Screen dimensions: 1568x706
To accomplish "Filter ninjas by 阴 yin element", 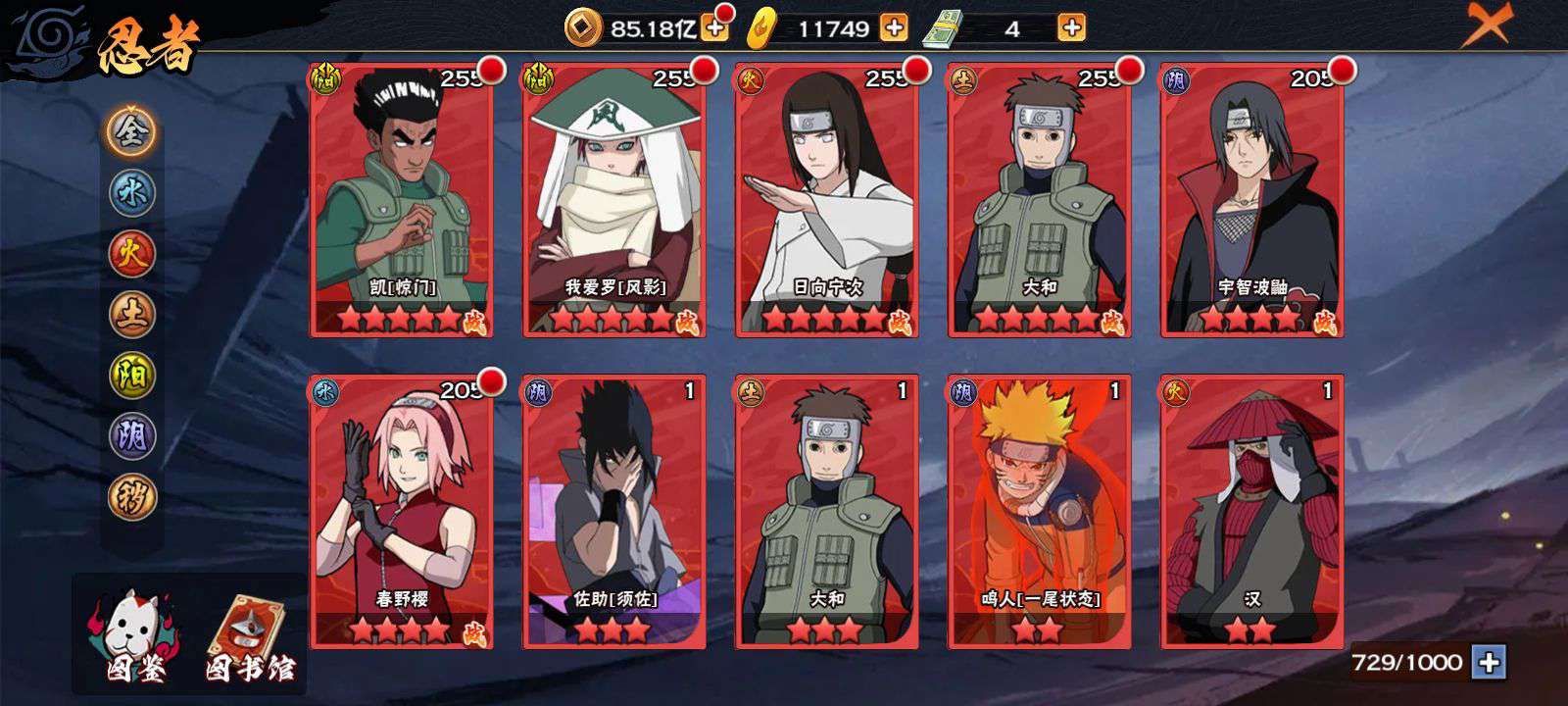I will (x=131, y=435).
